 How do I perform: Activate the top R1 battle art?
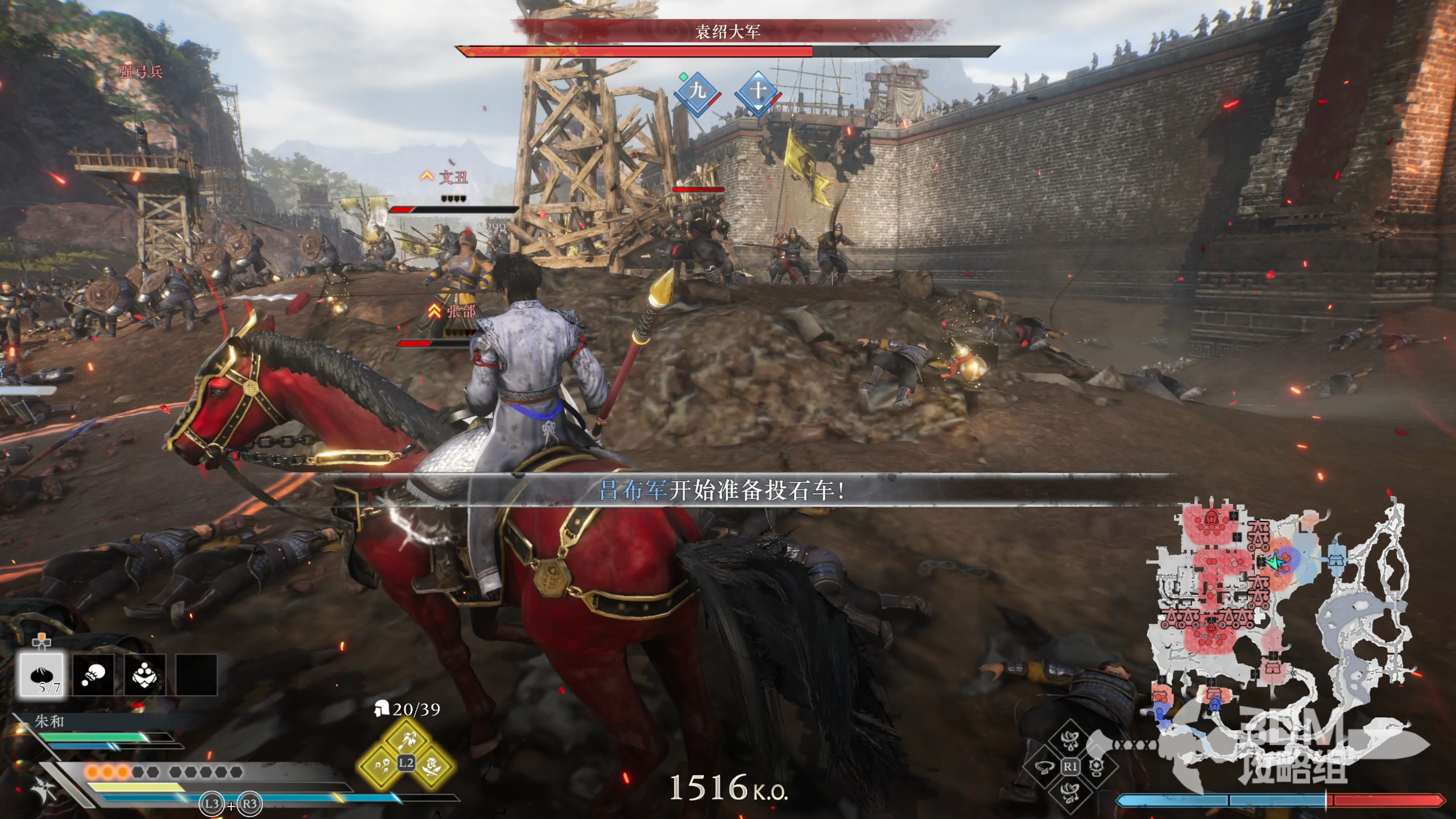[x=1070, y=740]
